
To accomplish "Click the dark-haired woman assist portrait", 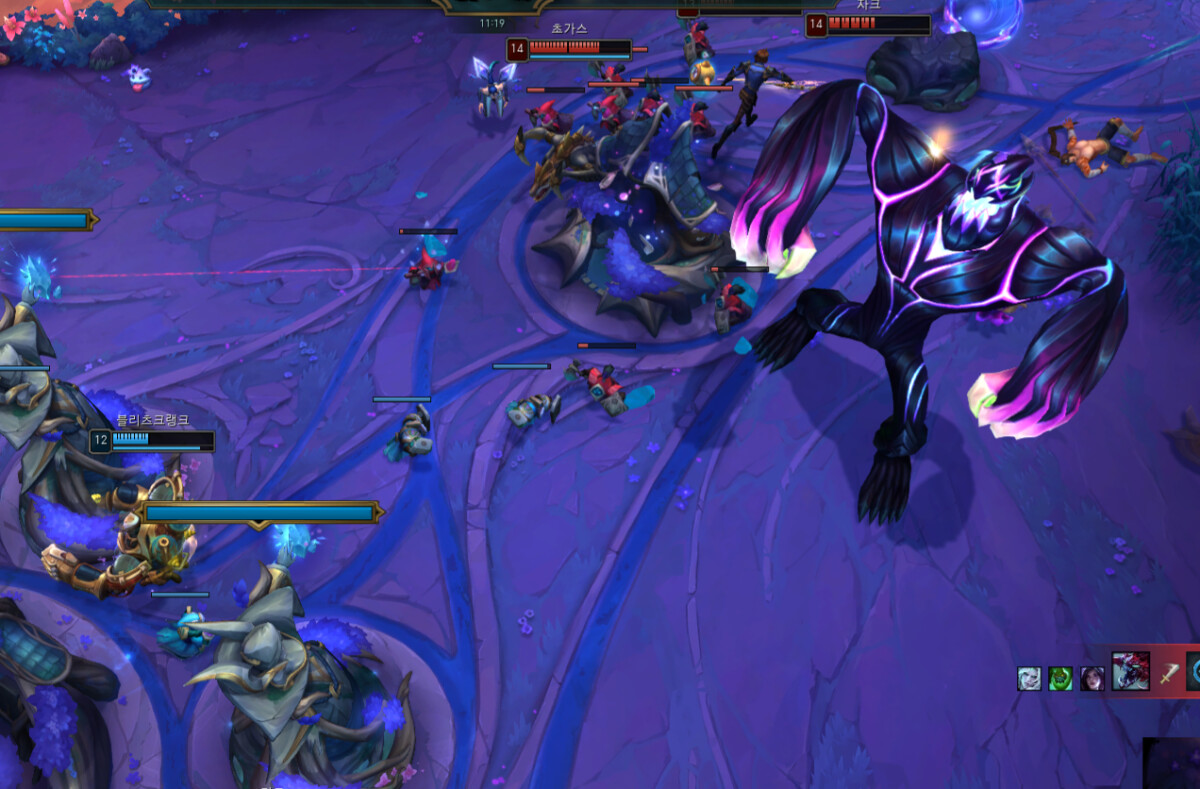I will tap(1092, 678).
